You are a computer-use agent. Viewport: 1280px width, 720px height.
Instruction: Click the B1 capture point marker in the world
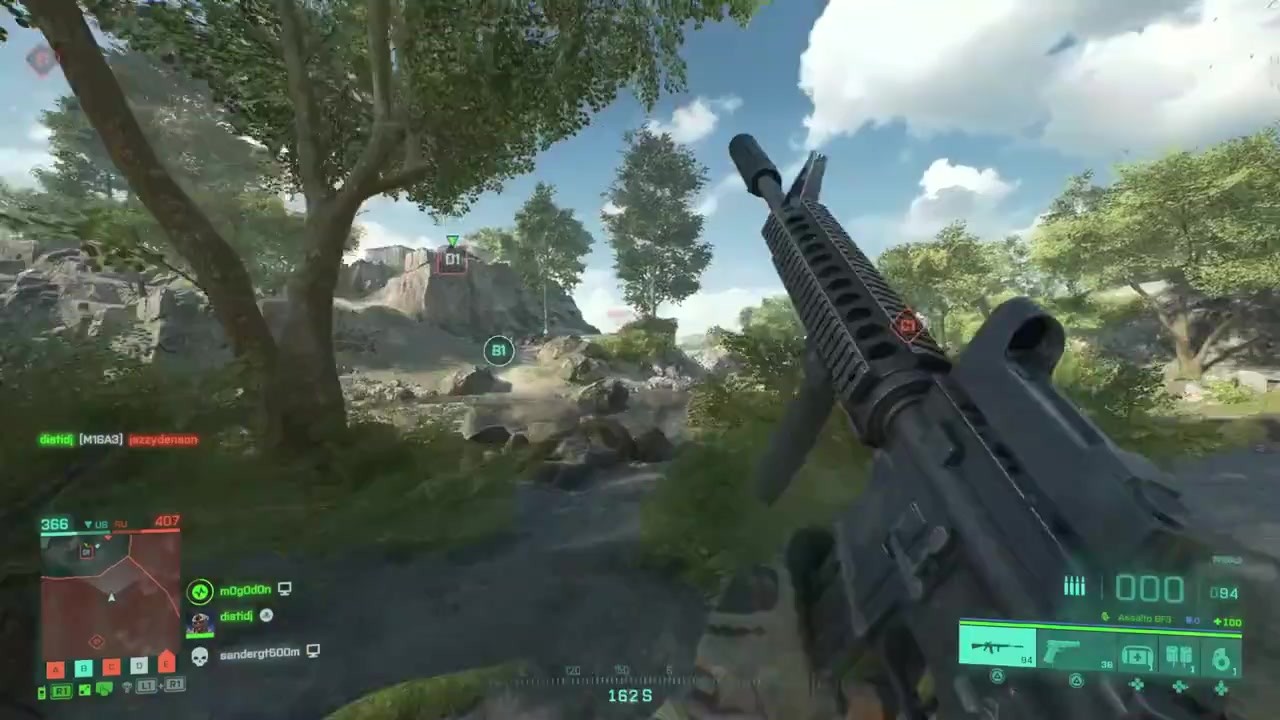498,350
